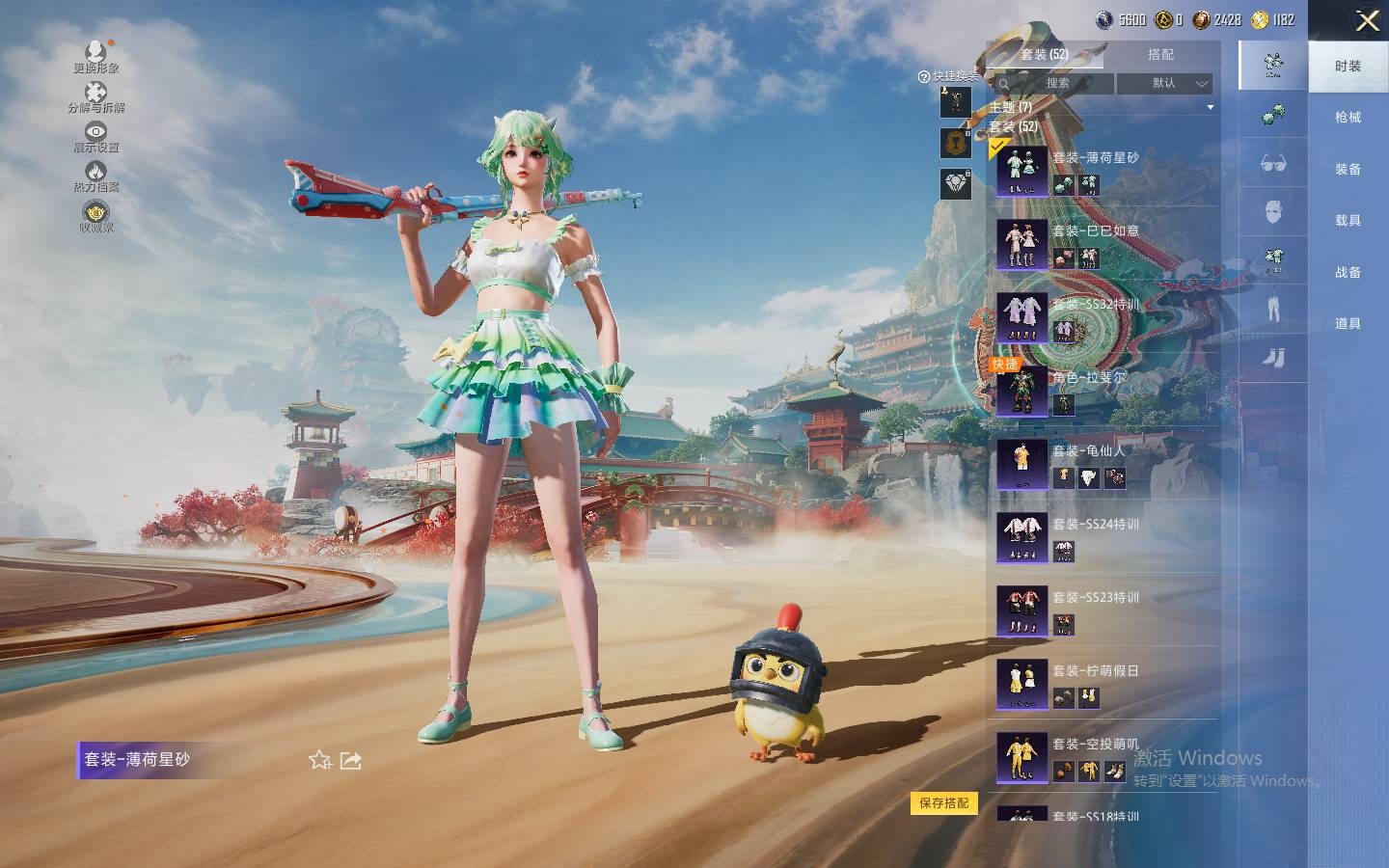Open the 更换形象 change appearance option
1389x868 pixels.
(95, 55)
